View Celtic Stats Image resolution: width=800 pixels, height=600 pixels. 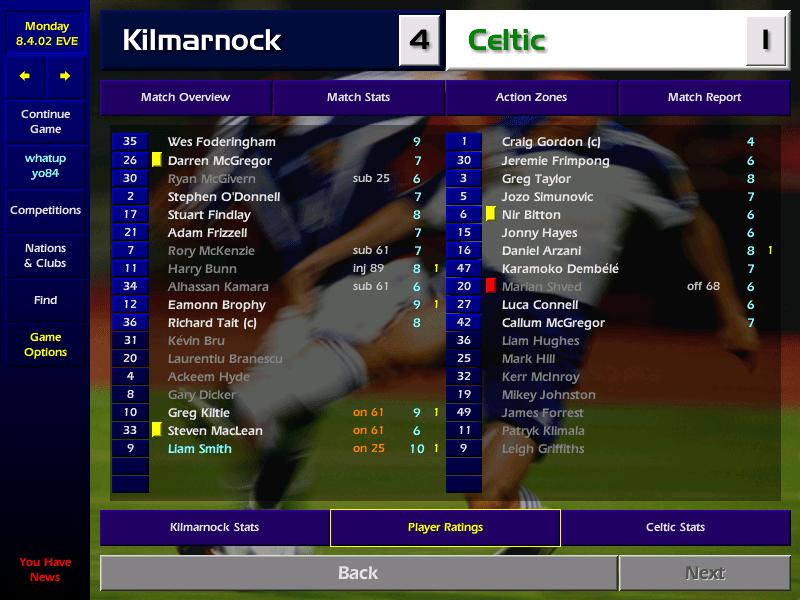pos(675,527)
